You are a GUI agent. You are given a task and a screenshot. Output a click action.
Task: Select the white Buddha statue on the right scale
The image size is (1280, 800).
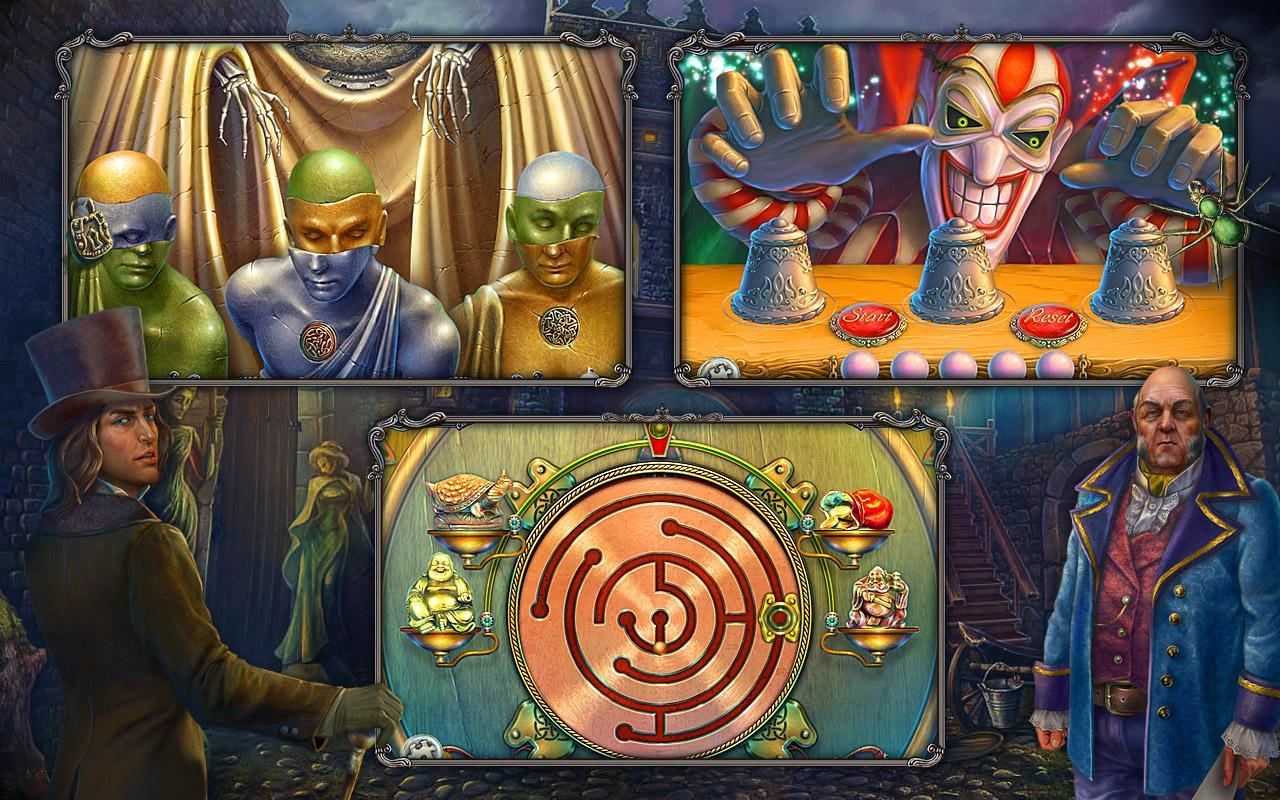(875, 595)
